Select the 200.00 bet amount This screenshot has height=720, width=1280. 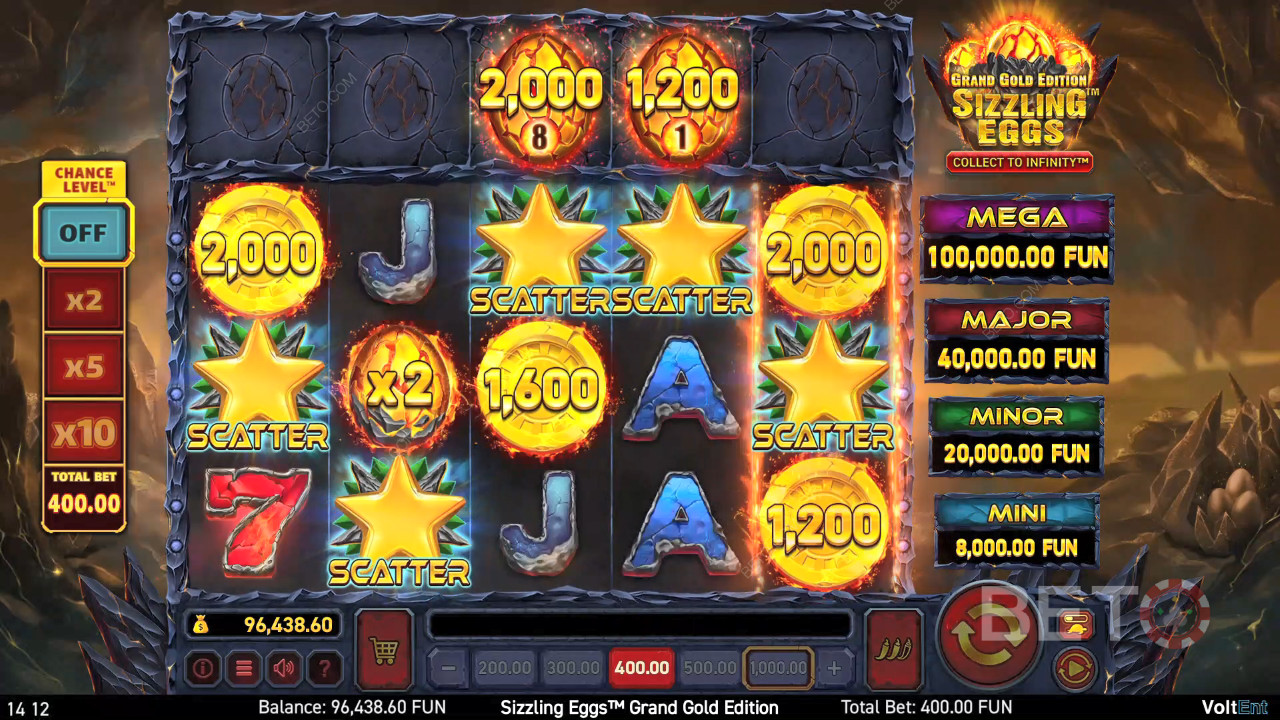pos(503,668)
